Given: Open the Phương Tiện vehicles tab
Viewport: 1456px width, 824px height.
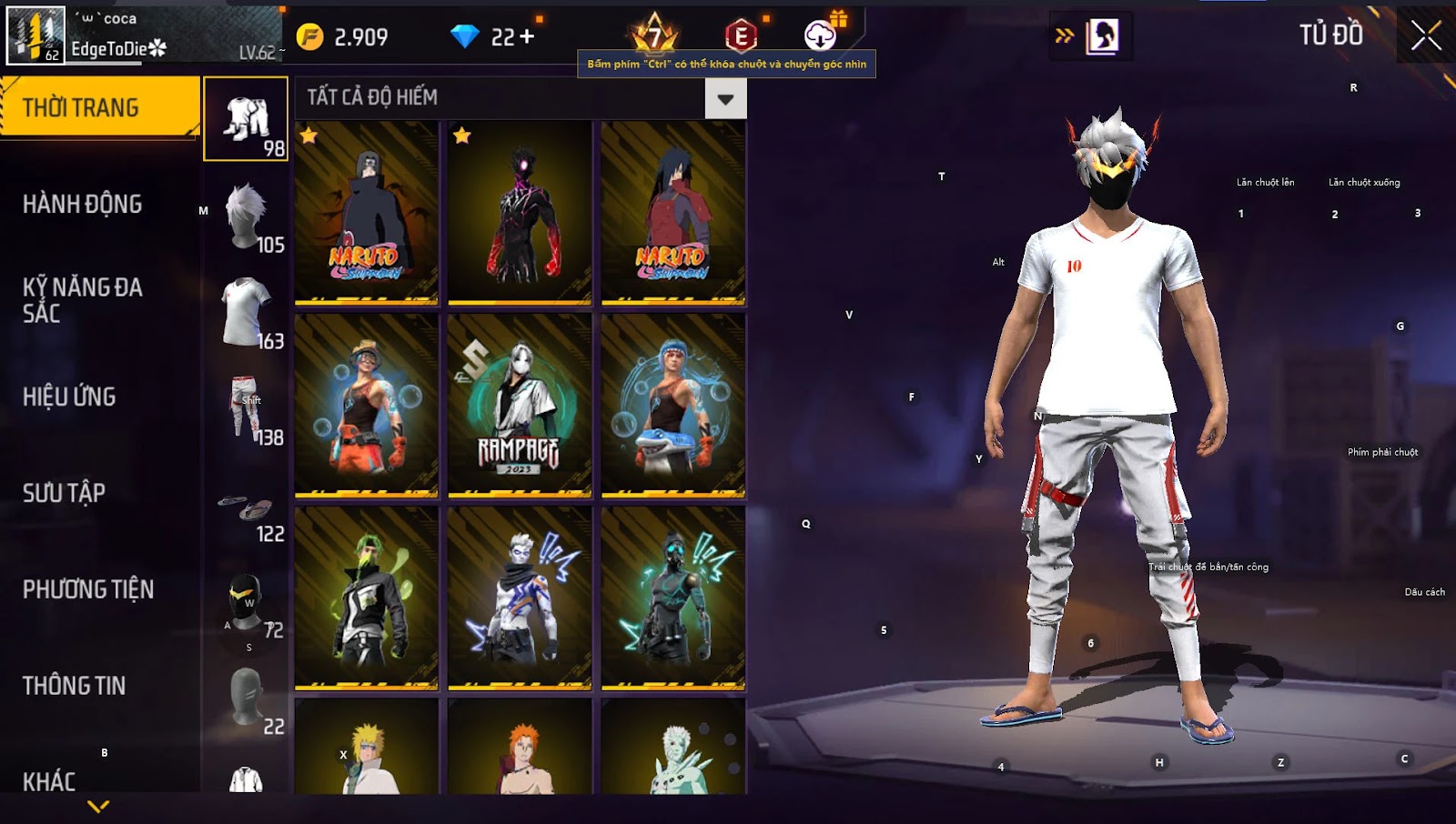Looking at the screenshot, I should 88,589.
